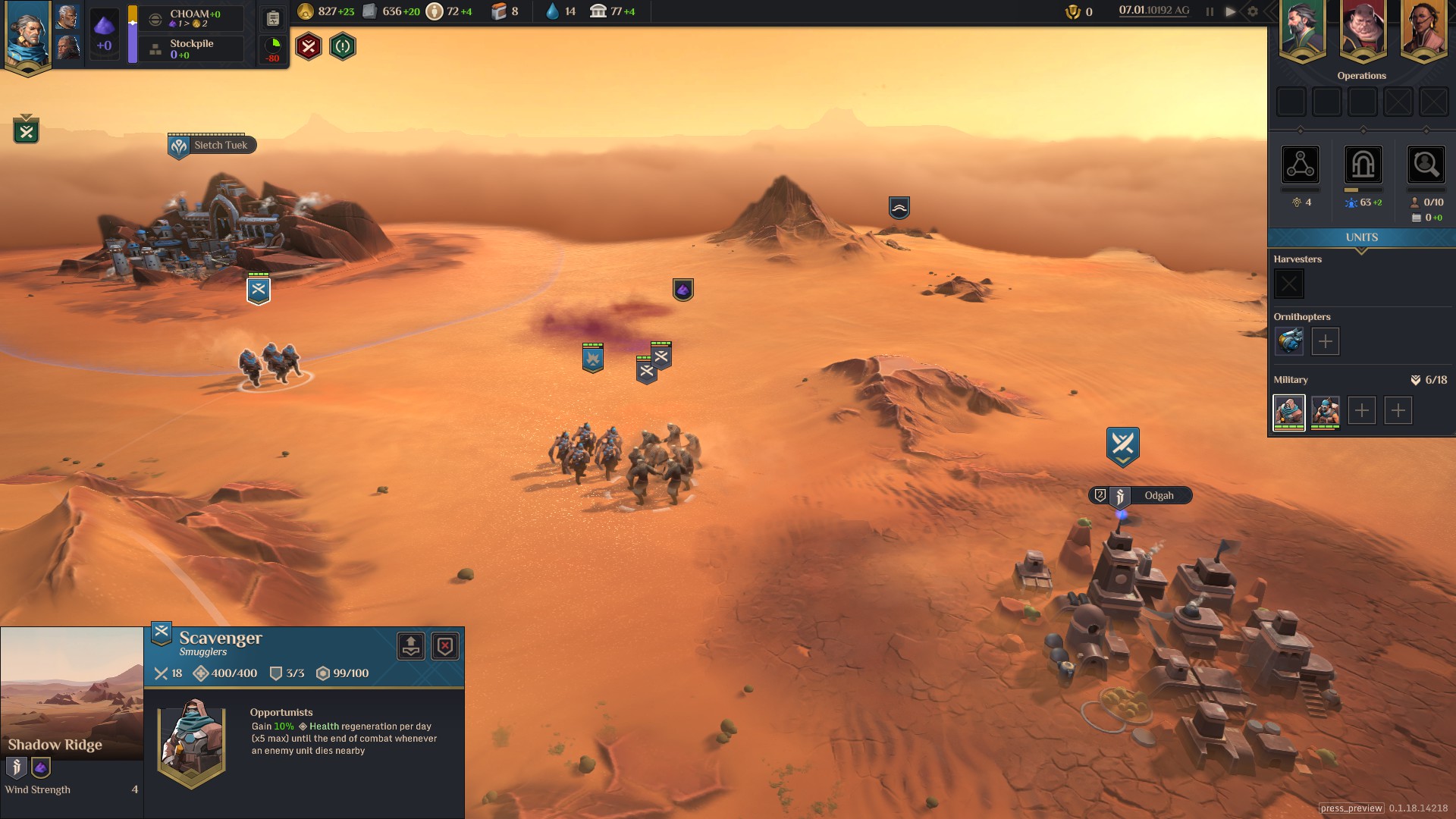Switch to the Operations section header
Screen dimensions: 1456x819
1363,75
